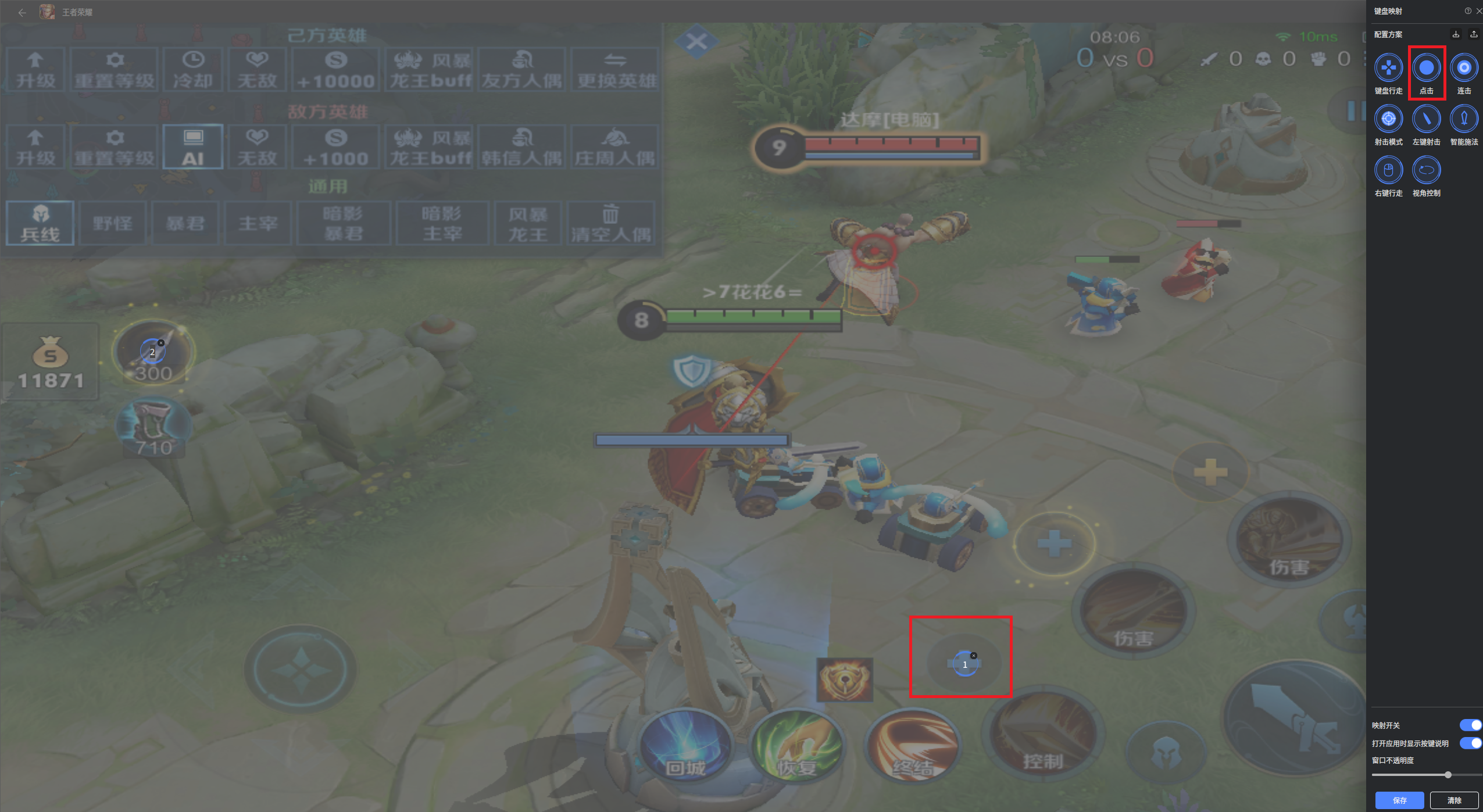Click the 保存 save button
1483x812 pixels.
(x=1399, y=800)
